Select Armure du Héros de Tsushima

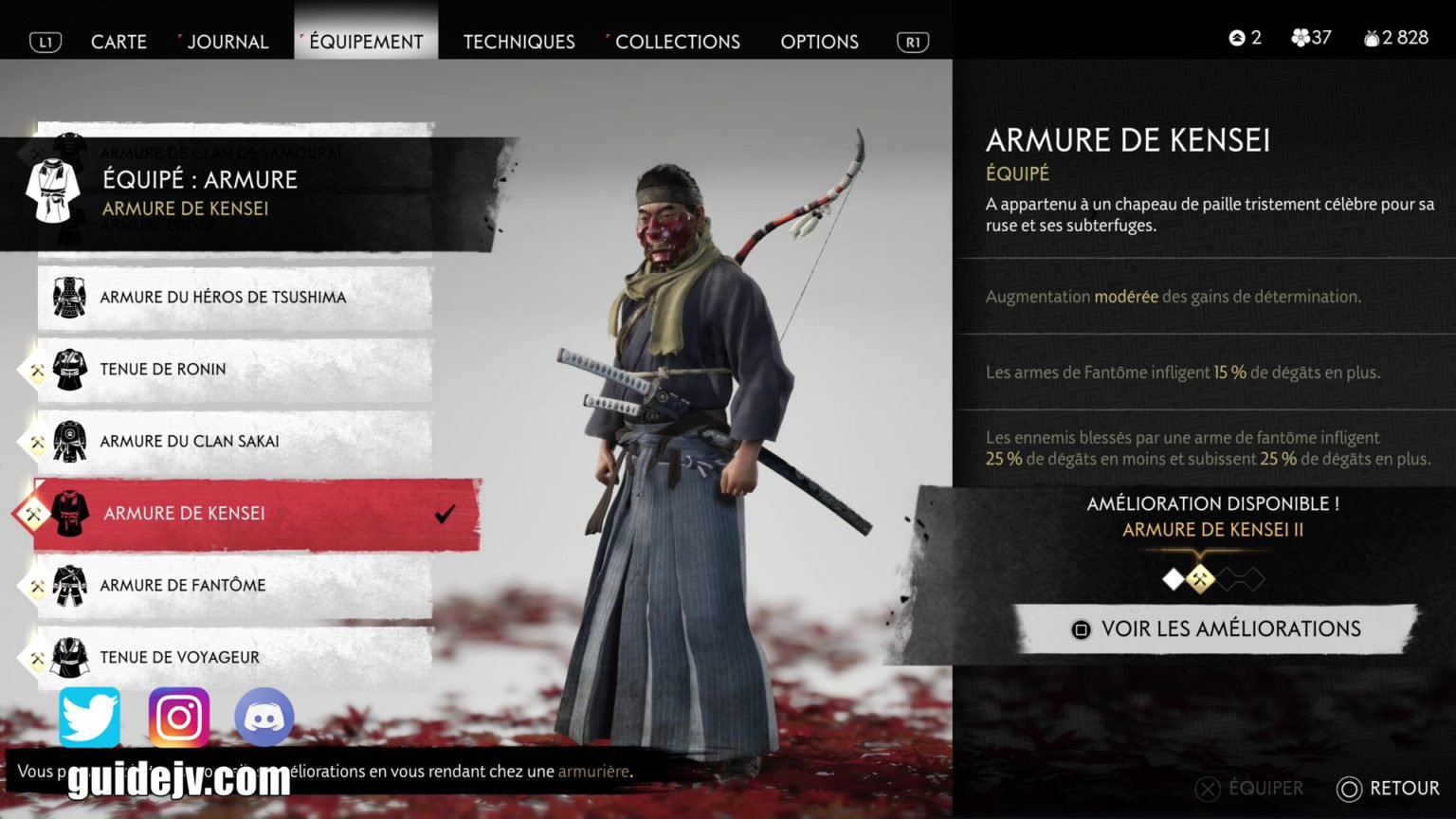[x=223, y=298]
